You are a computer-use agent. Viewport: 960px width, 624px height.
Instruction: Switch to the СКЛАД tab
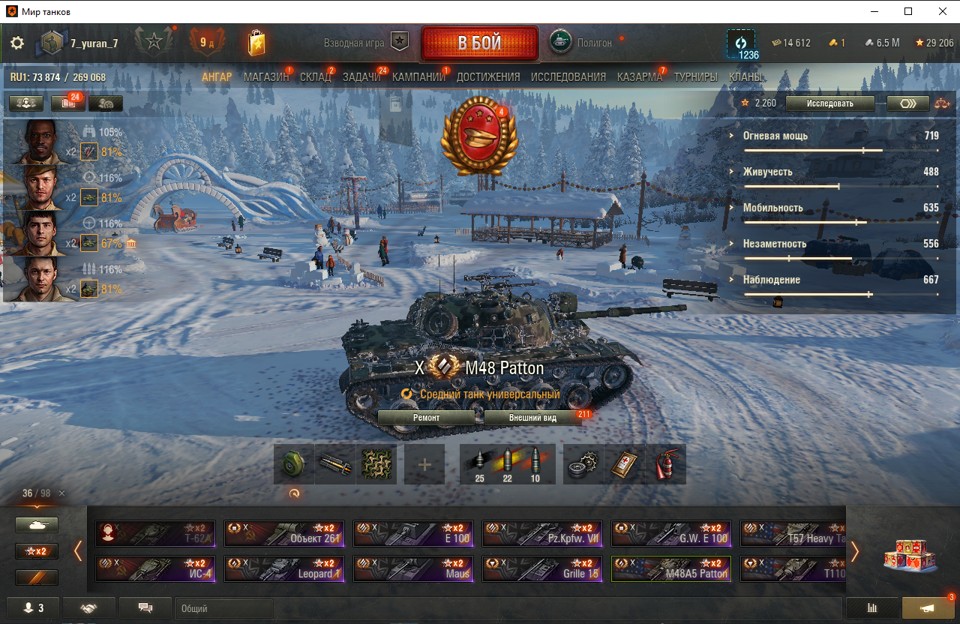pyautogui.click(x=315, y=77)
